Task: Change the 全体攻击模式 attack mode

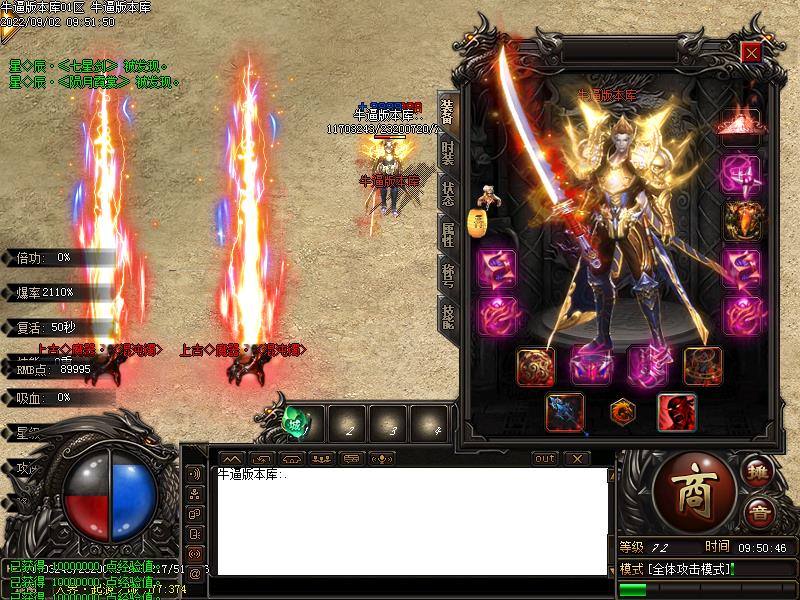Action: [x=678, y=569]
